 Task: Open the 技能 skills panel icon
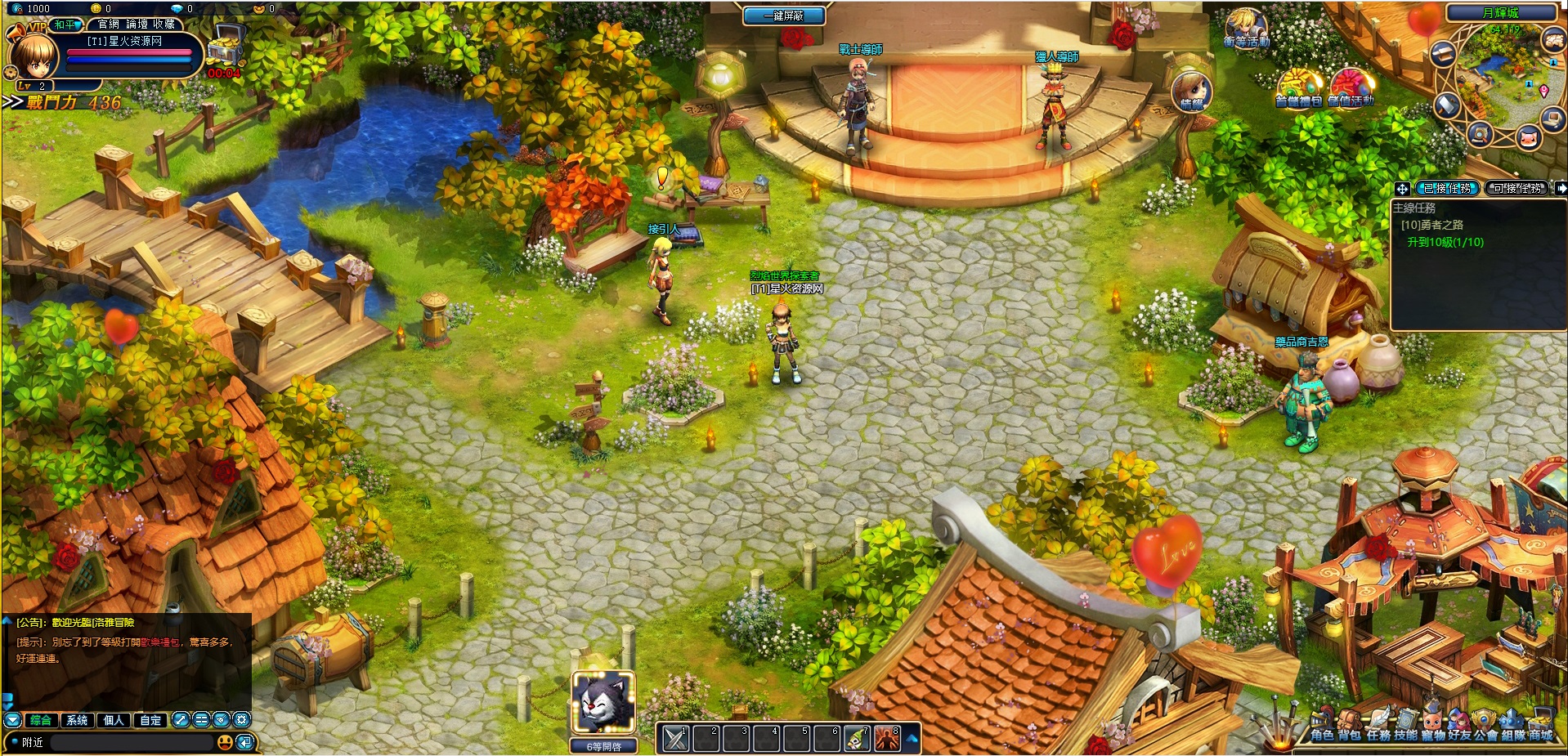point(1407,719)
